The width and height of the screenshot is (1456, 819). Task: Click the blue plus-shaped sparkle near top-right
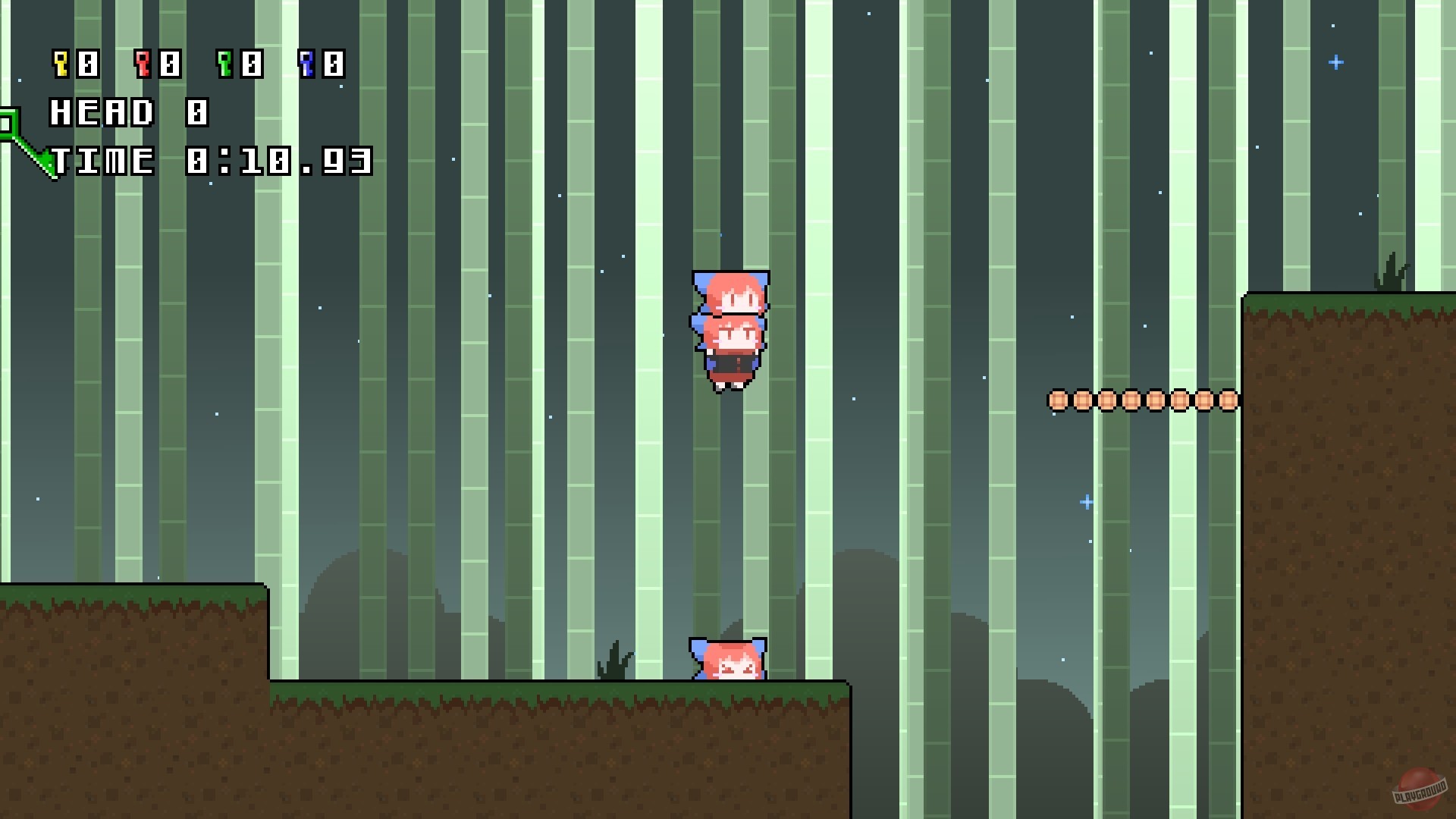pos(1336,62)
